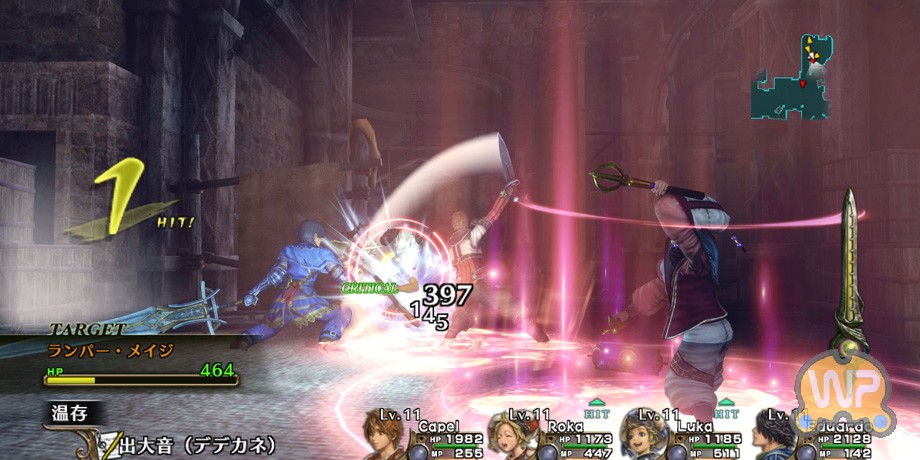
Task: Select the 出大音 (デデカネ) skill entry
Action: coord(200,445)
